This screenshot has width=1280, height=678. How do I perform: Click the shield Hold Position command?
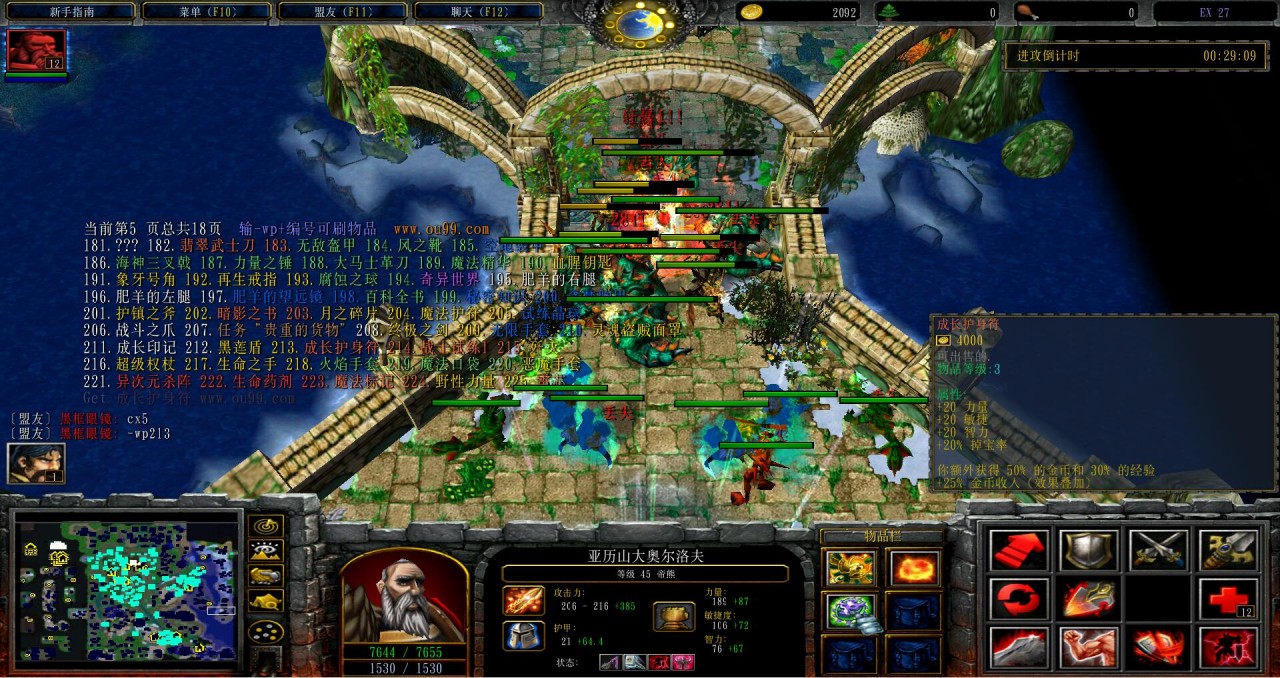(x=1088, y=551)
